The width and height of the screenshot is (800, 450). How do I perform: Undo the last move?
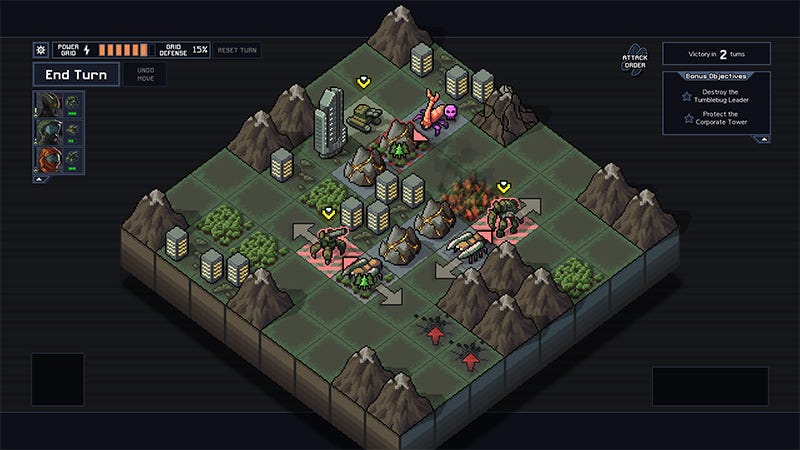tap(146, 74)
